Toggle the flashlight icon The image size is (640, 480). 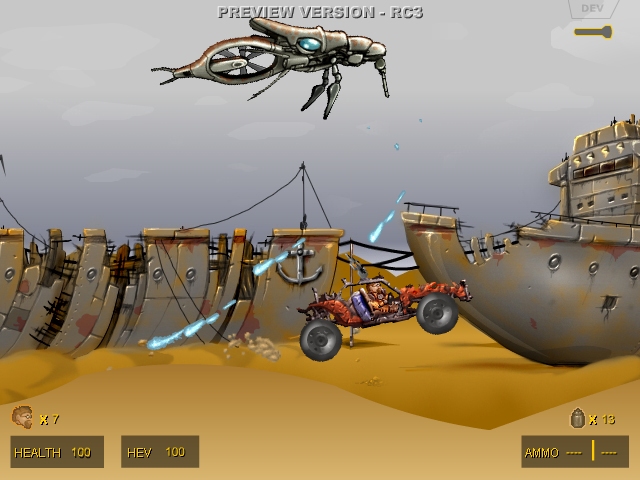coord(592,32)
